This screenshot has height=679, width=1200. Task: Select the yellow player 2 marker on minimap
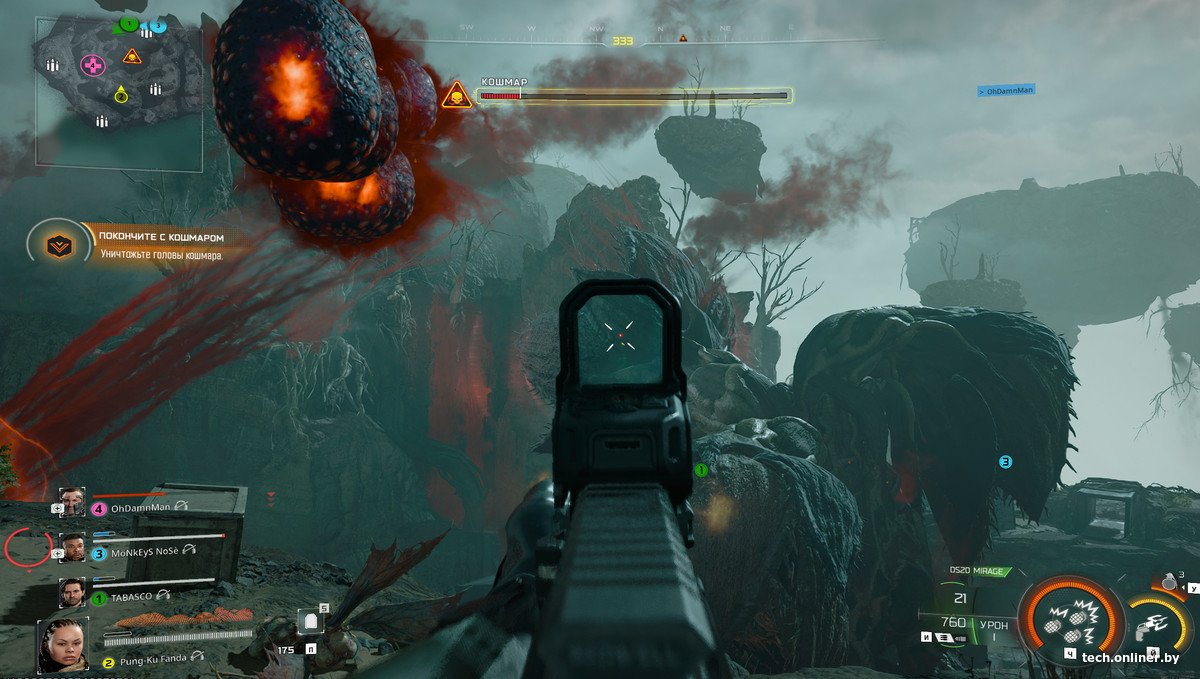pyautogui.click(x=121, y=95)
